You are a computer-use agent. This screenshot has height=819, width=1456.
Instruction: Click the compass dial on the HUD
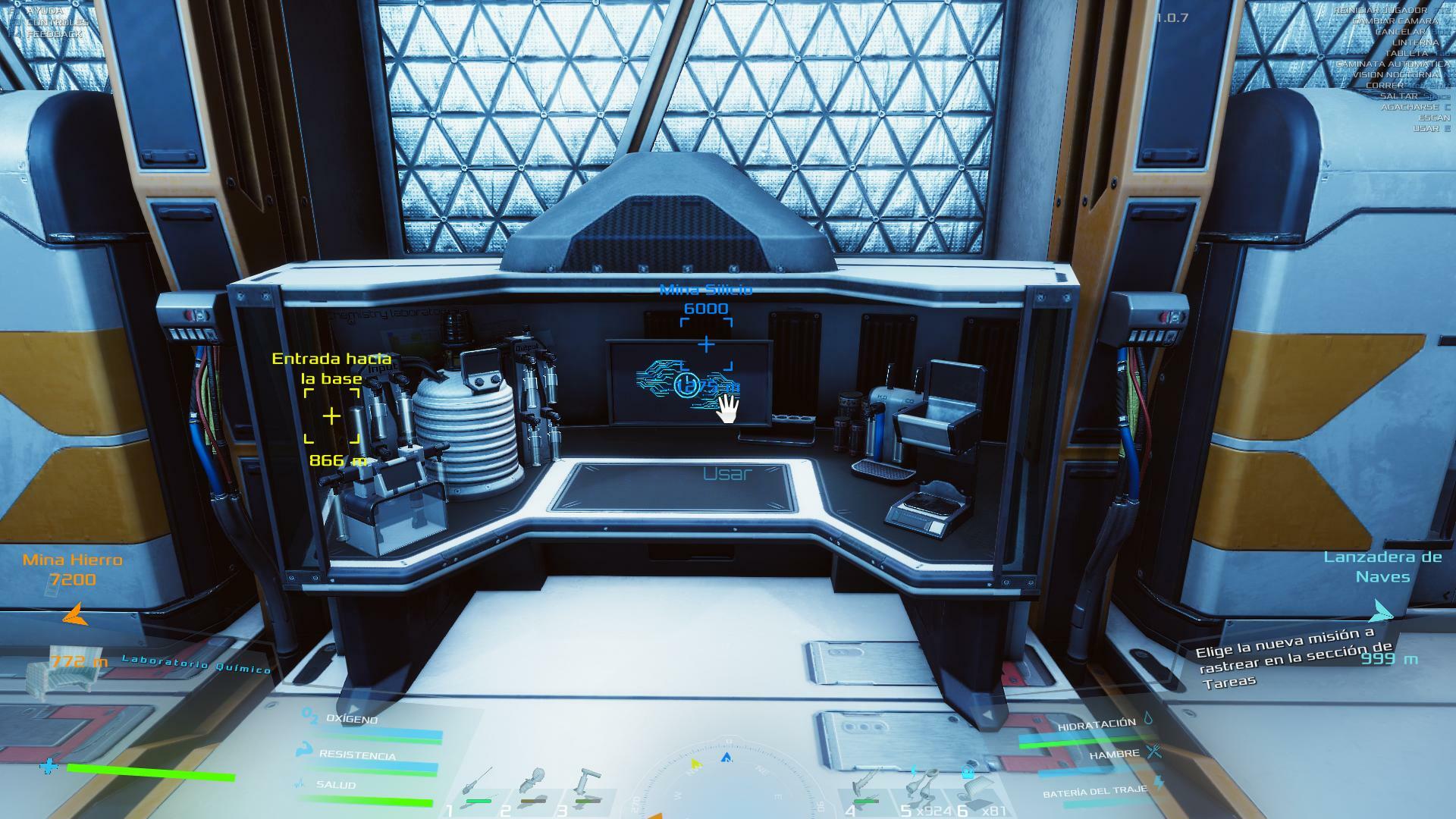coord(726,781)
